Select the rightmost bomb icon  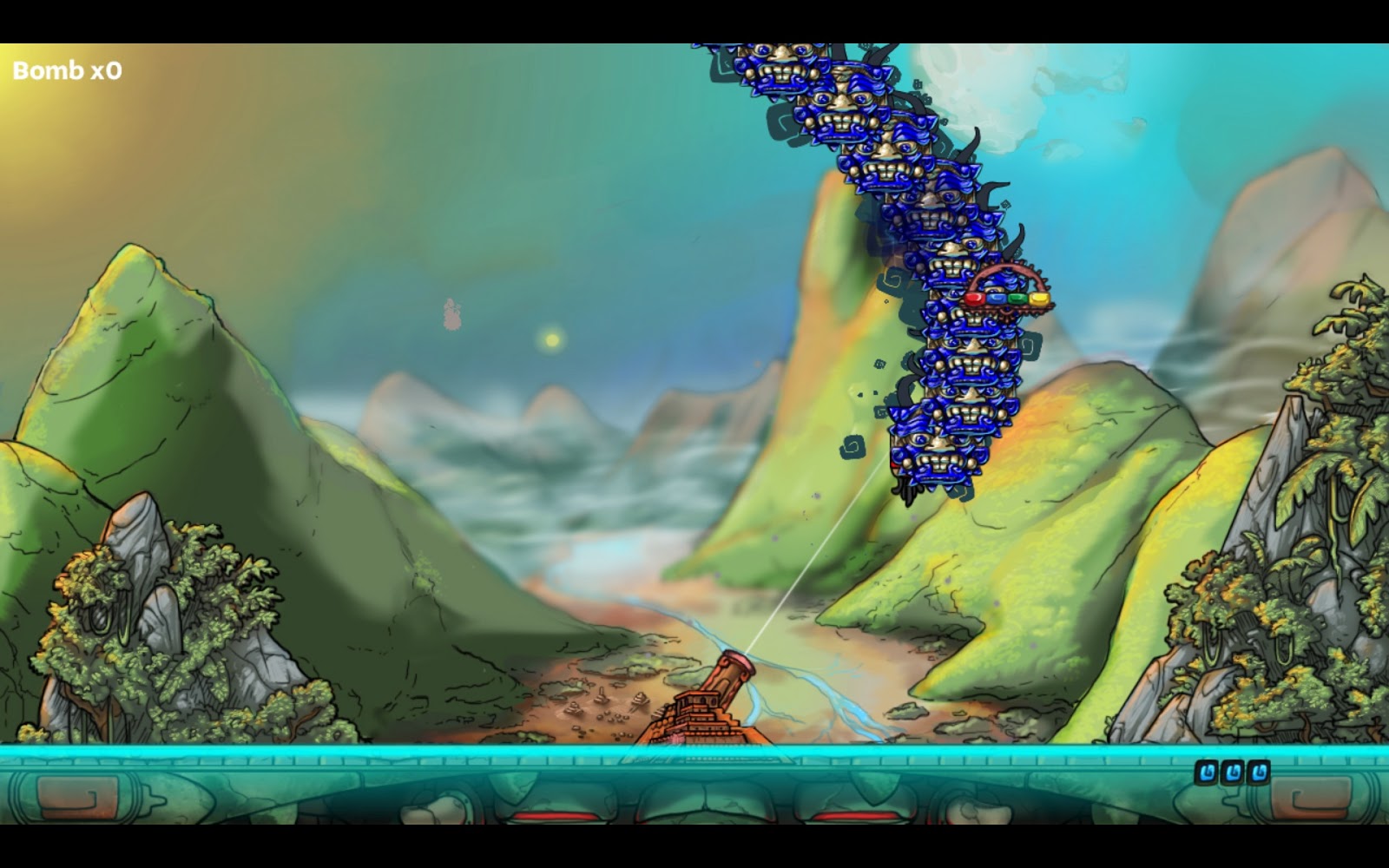tap(1258, 772)
